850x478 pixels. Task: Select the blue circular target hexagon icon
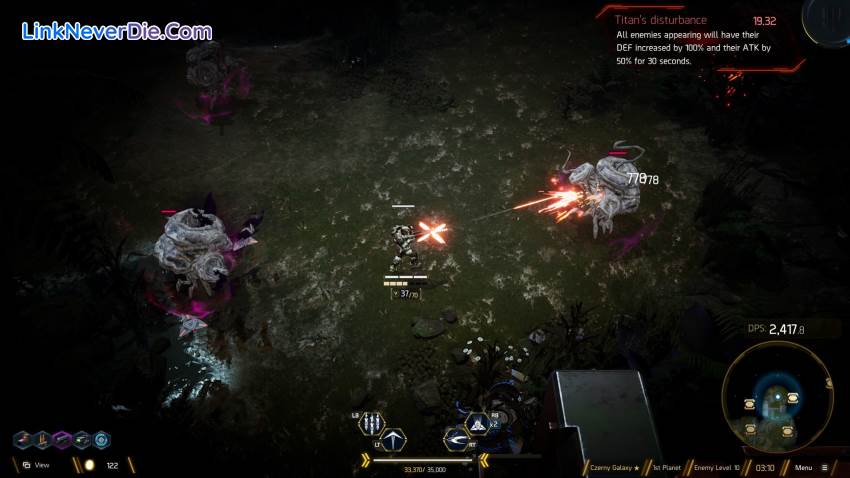pos(102,440)
